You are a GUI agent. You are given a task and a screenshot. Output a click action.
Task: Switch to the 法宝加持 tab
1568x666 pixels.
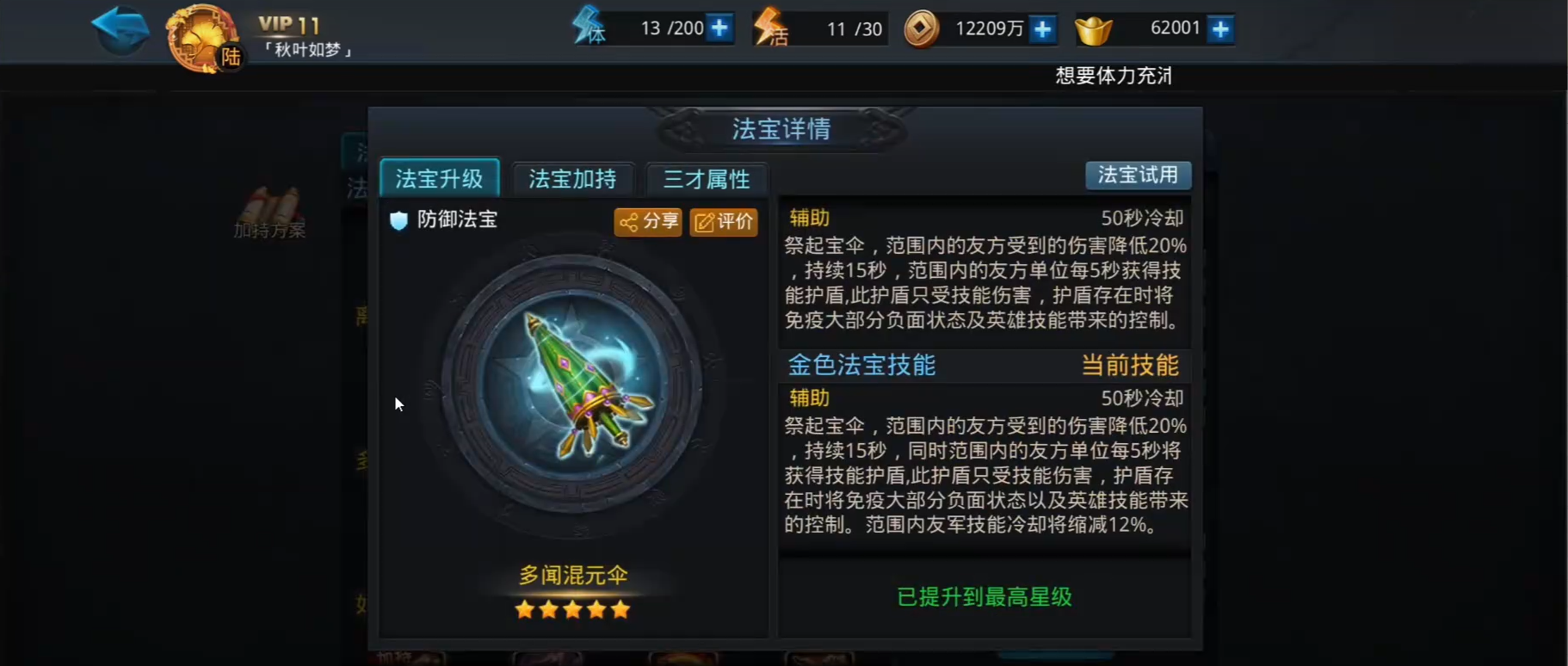[x=572, y=178]
